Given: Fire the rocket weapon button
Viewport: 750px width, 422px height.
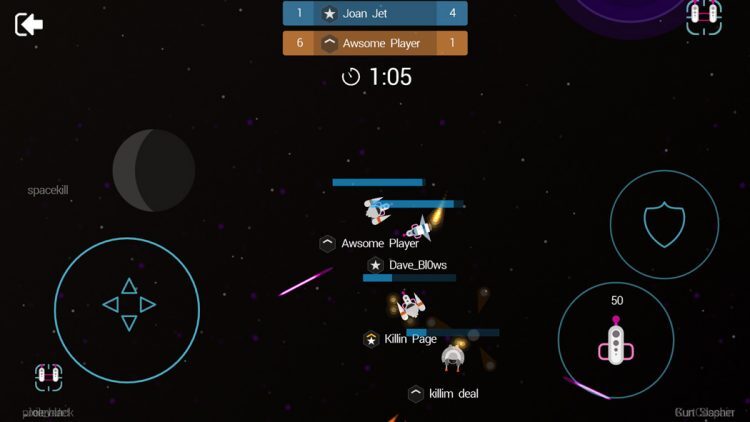Looking at the screenshot, I should [x=616, y=340].
